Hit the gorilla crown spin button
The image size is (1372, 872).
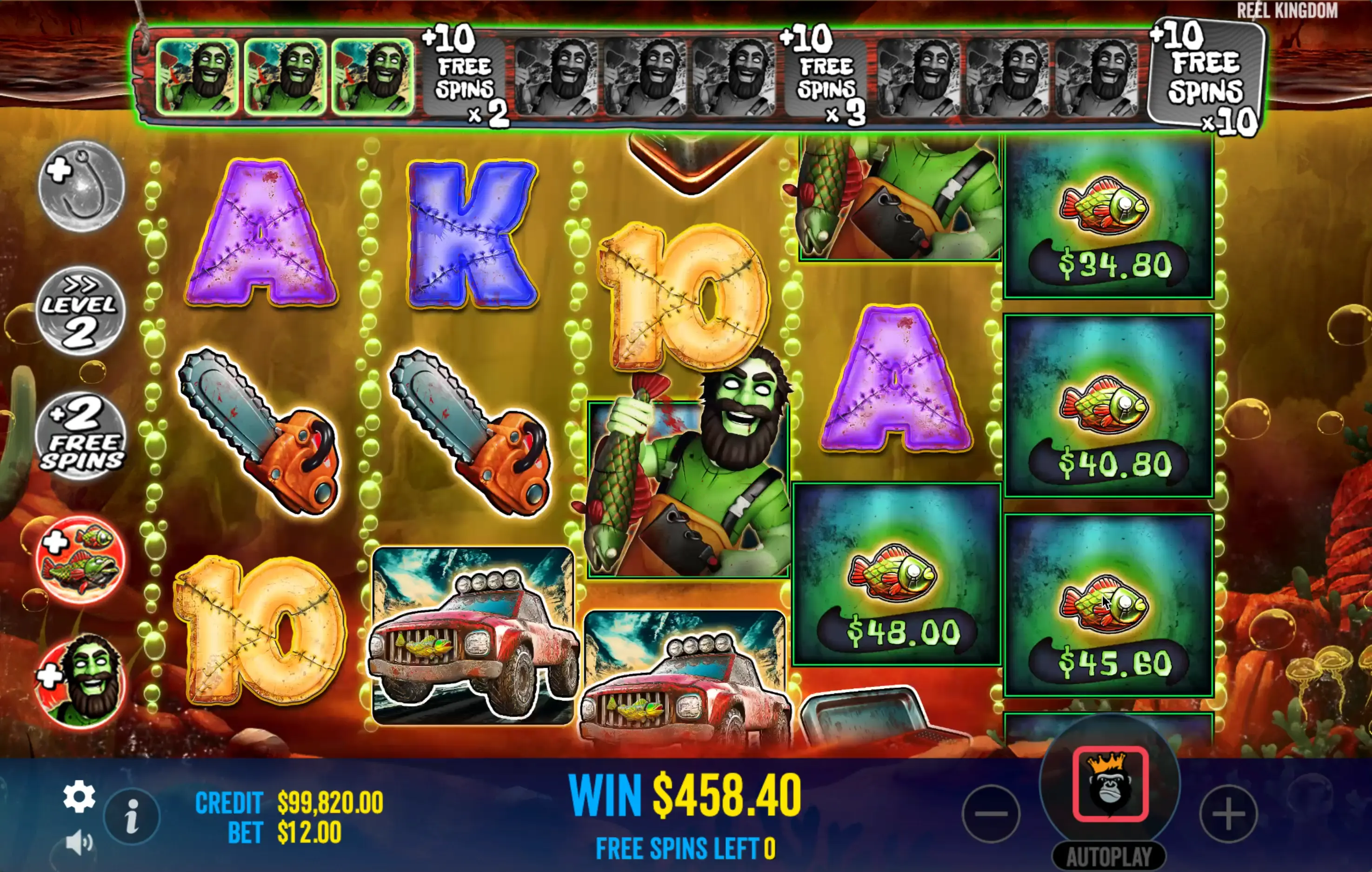coord(1110,784)
